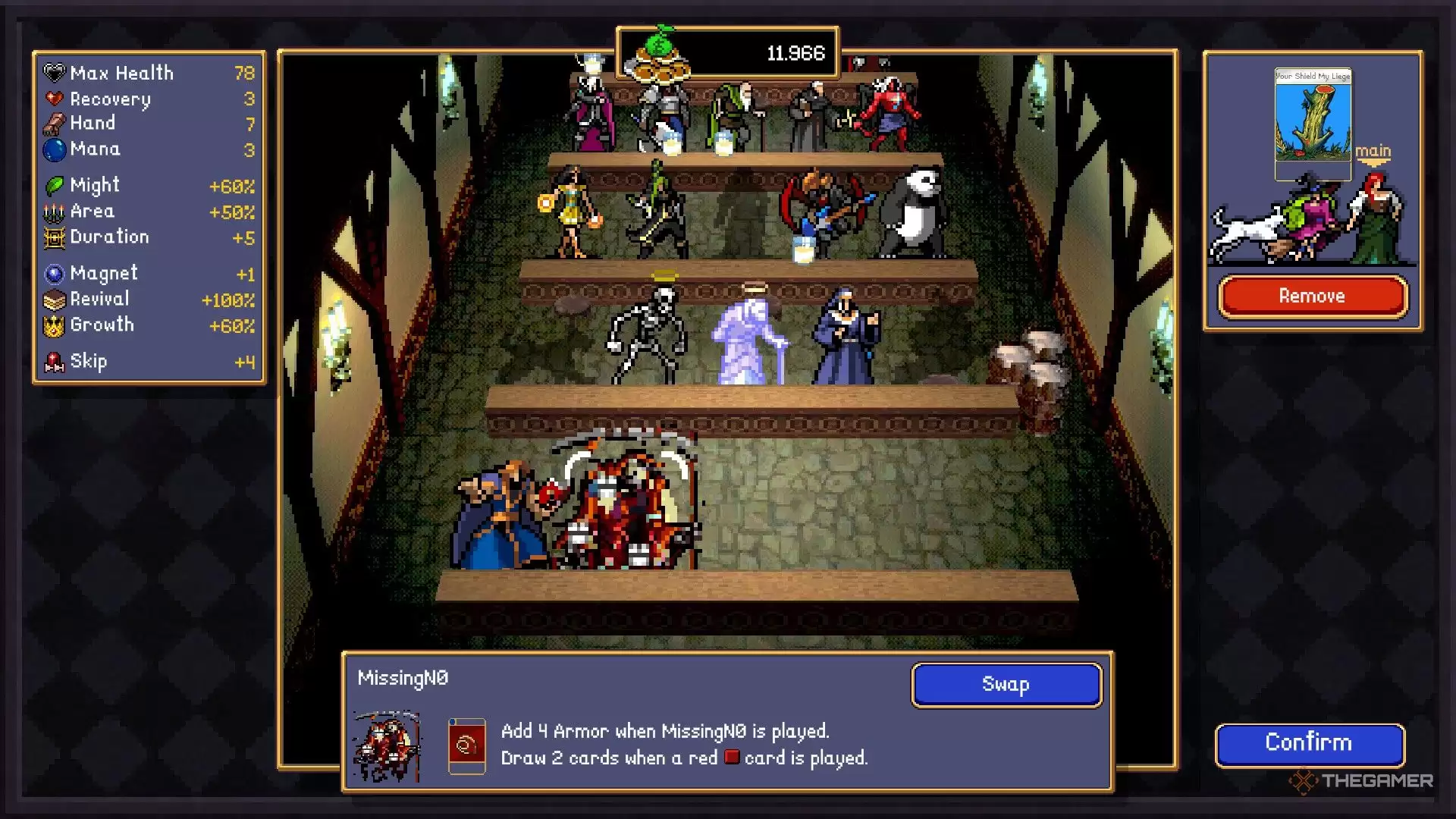
Task: Click the MissingN0 portrait in the info box
Action: tap(388, 746)
